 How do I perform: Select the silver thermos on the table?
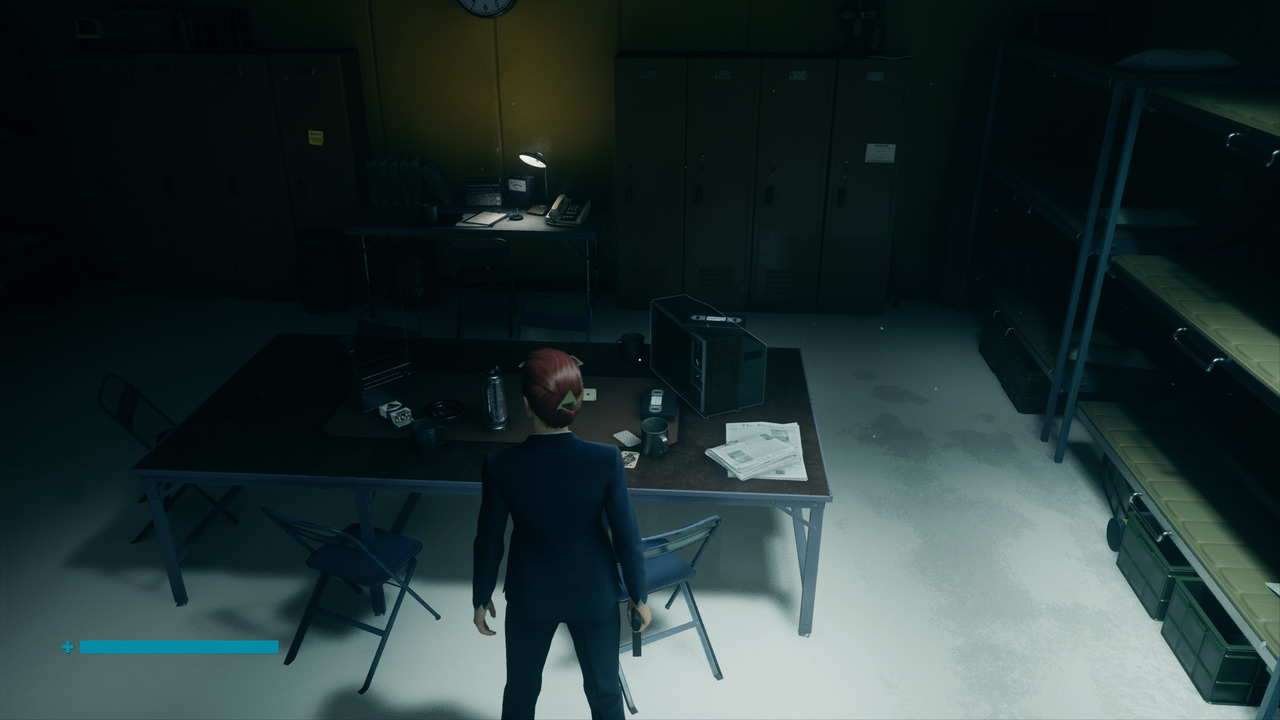(496, 401)
